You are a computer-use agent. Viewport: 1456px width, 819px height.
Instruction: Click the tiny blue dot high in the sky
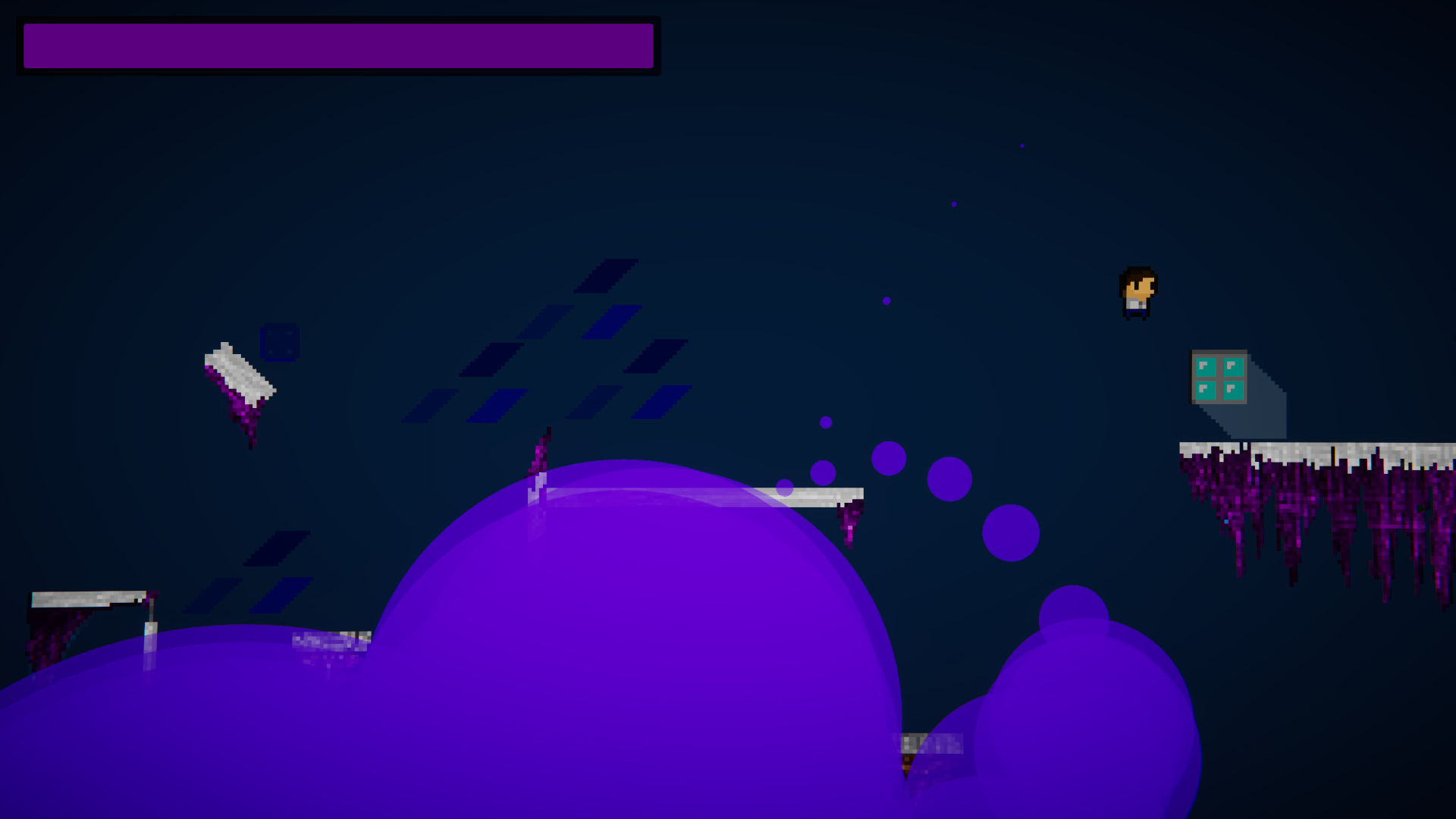click(1023, 145)
